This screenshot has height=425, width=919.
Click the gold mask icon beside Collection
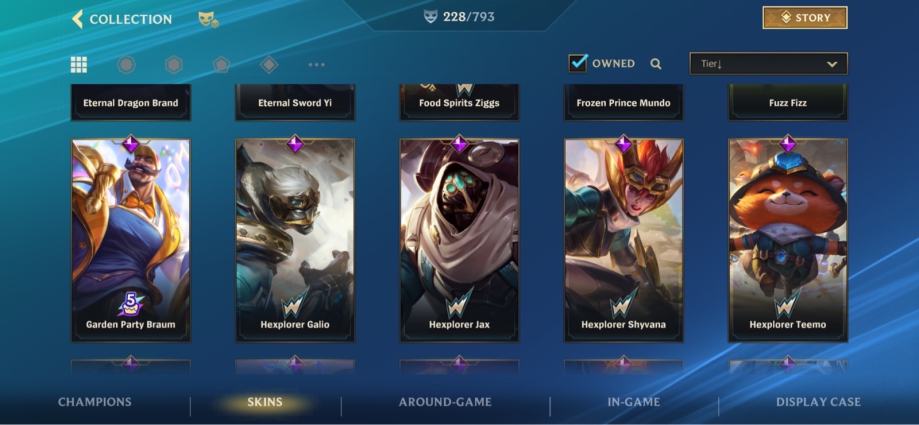click(x=208, y=19)
